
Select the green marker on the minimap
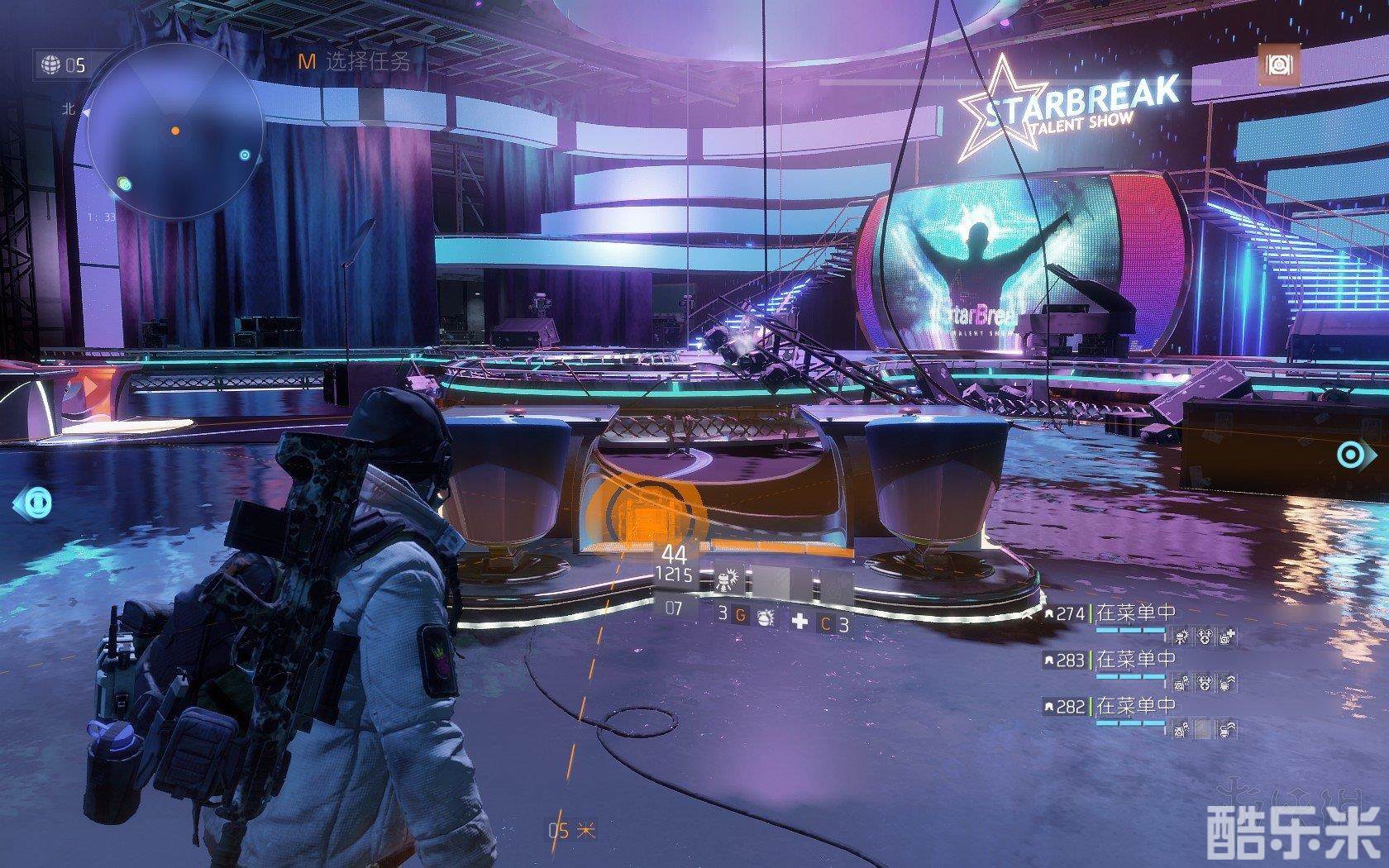[x=124, y=184]
